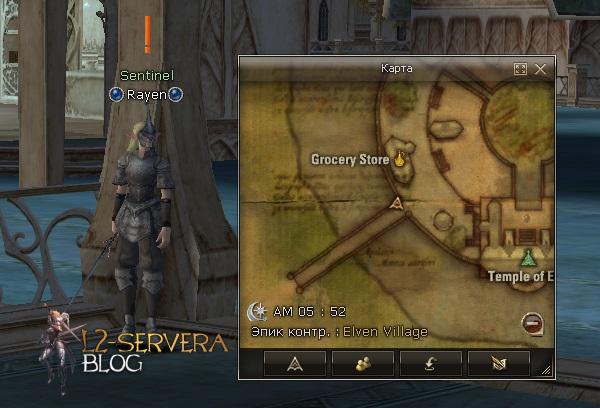Click the red minus zoom-out button
Viewport: 600px width, 408px height.
(x=532, y=323)
